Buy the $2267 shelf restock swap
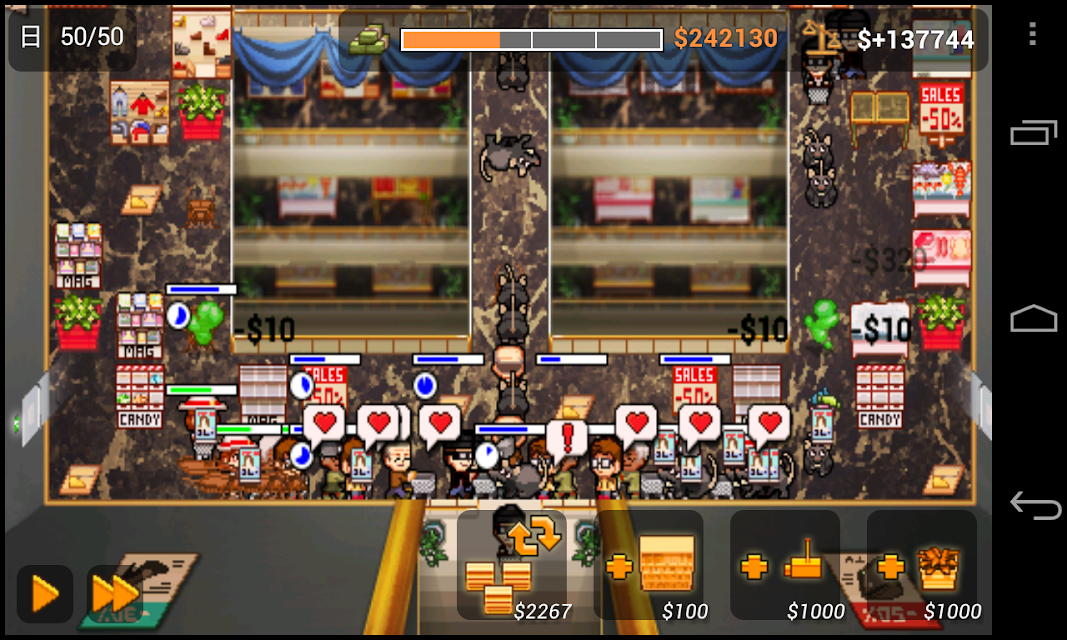Viewport: 1067px width, 640px height. 512,565
